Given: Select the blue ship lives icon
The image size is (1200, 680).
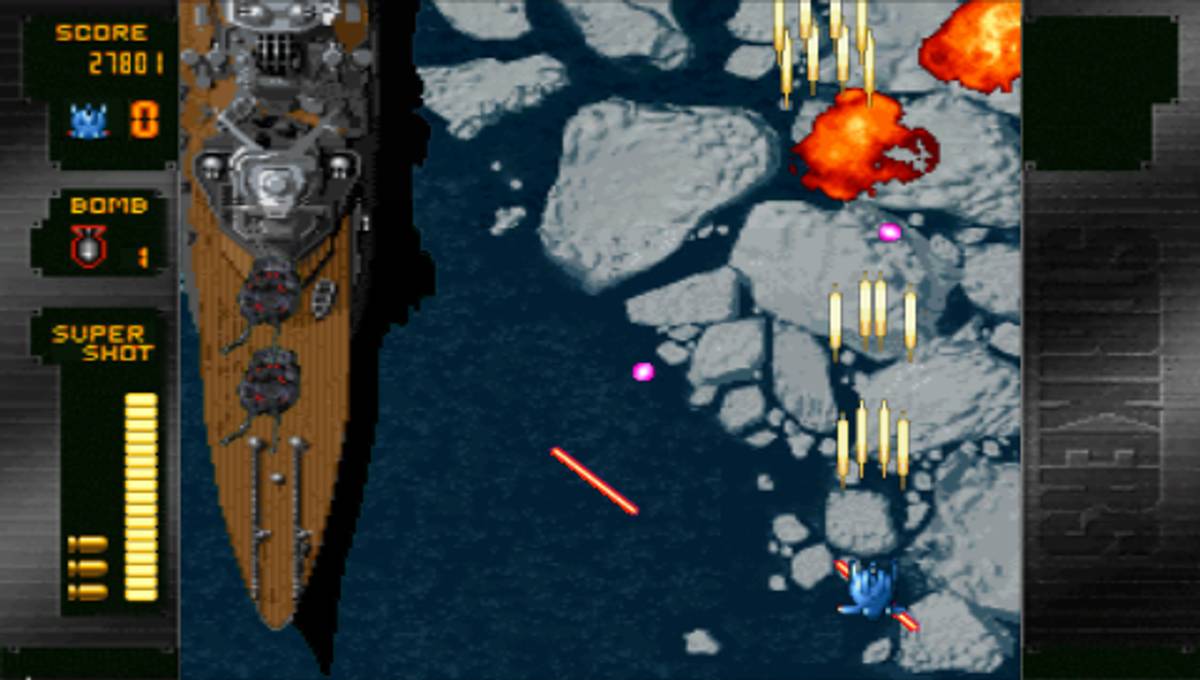Looking at the screenshot, I should click(89, 121).
